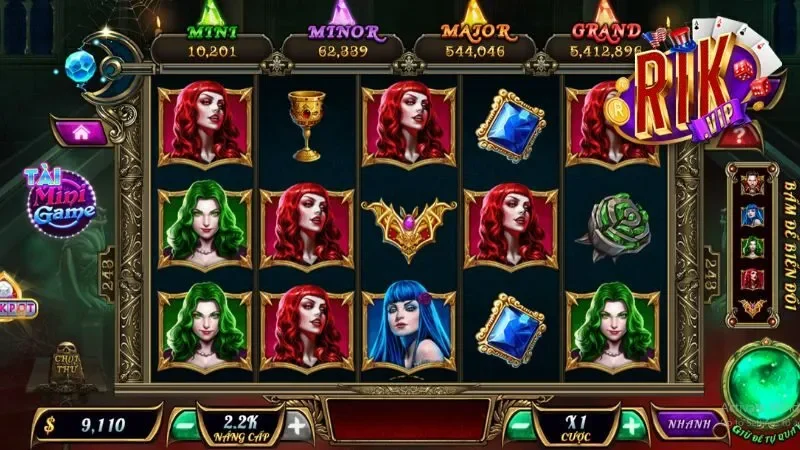Open the question mark help button

(739, 135)
